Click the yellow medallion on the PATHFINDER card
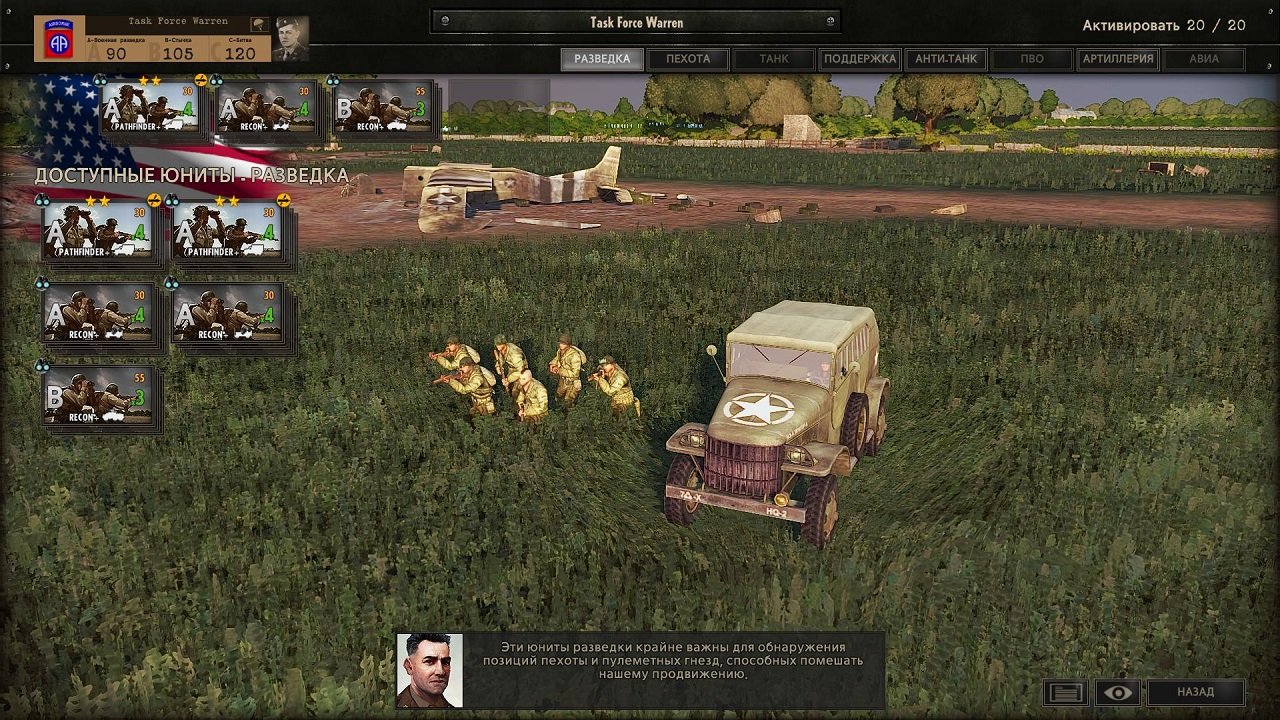 [154, 199]
